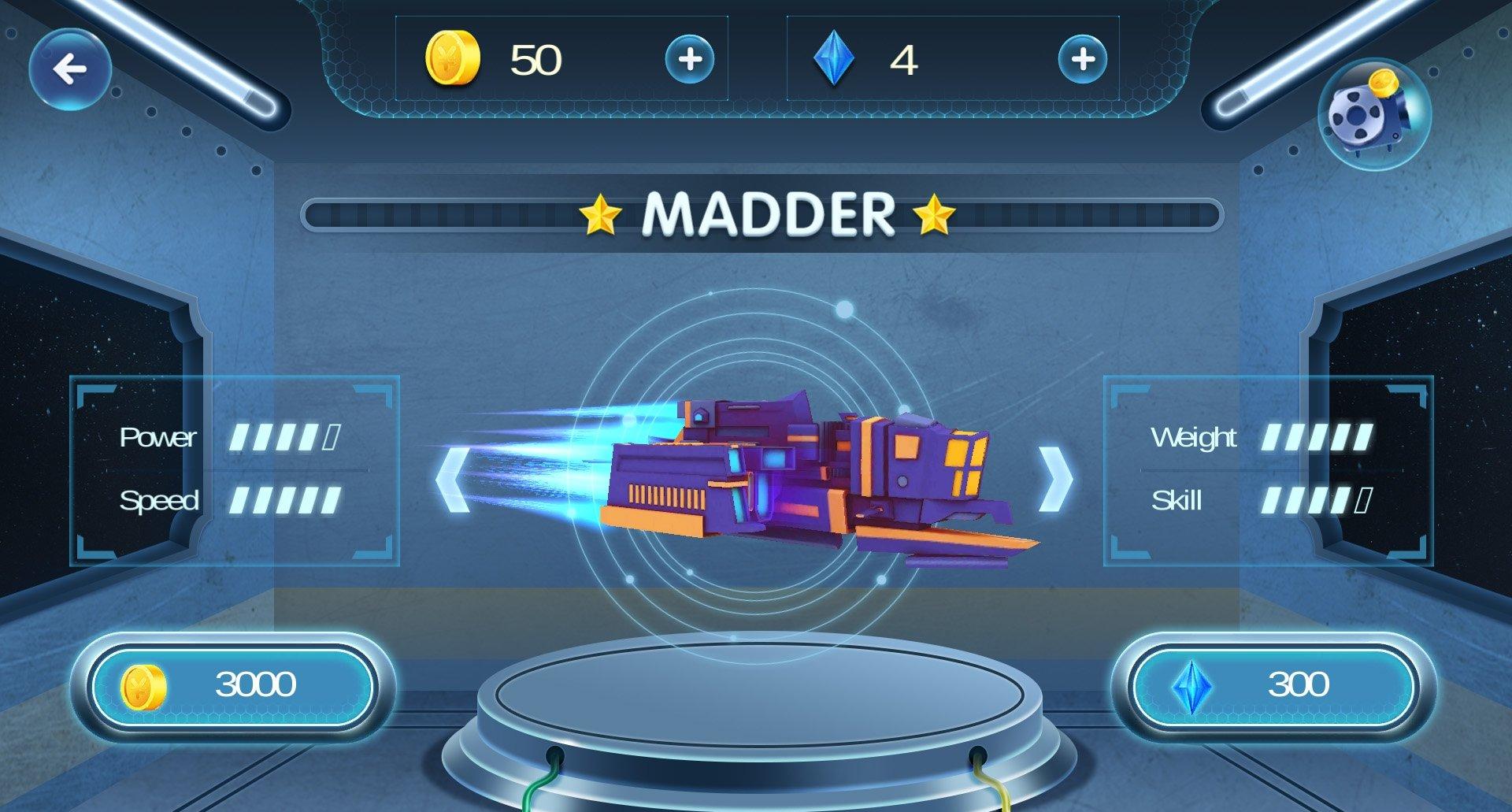The image size is (1512, 812).
Task: Buy Madder for 300 gems
Action: (1273, 685)
